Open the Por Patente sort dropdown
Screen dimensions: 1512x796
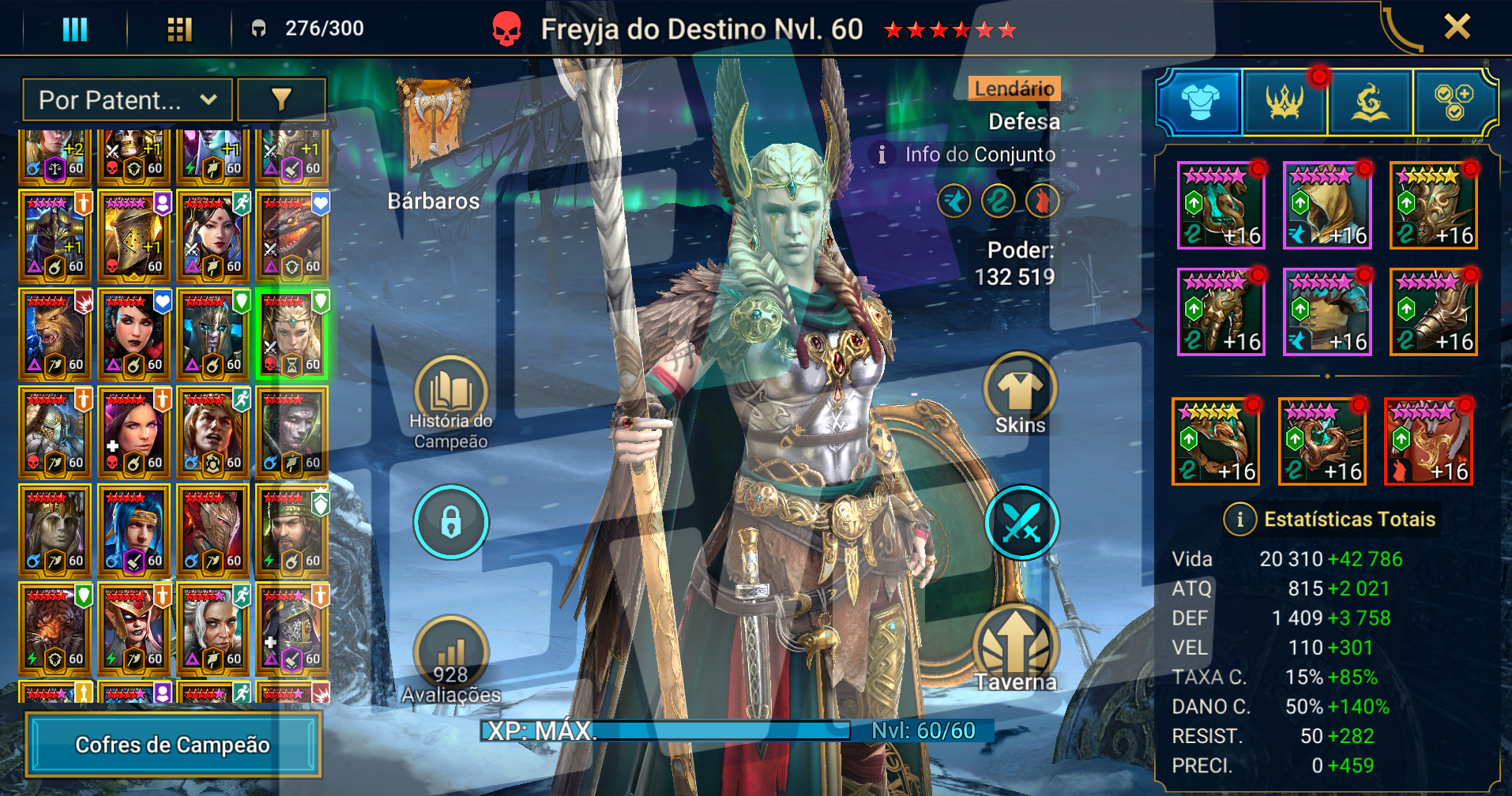(127, 100)
